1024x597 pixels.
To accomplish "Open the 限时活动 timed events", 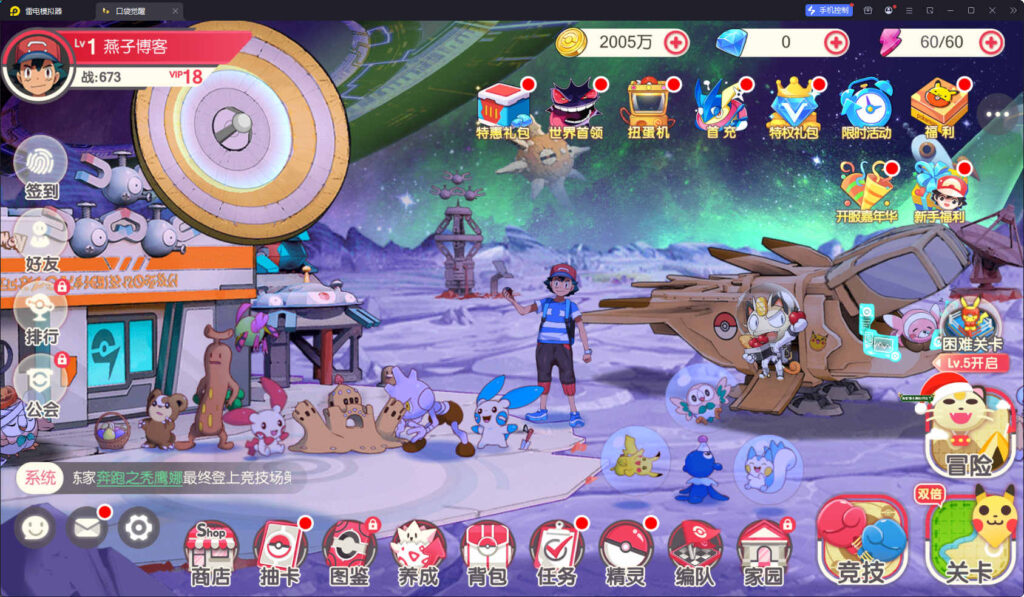I will click(865, 108).
